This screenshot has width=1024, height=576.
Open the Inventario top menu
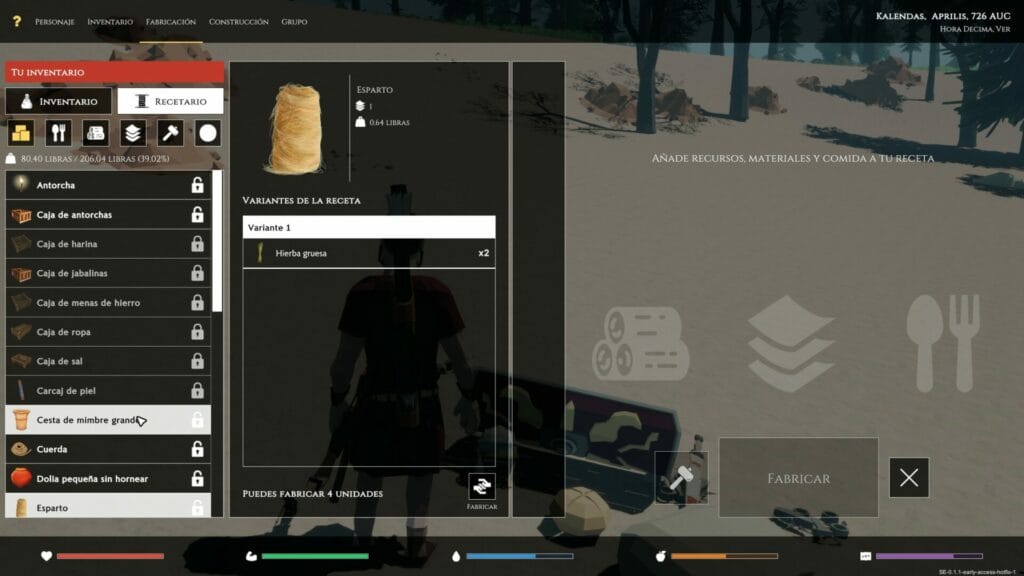point(110,22)
